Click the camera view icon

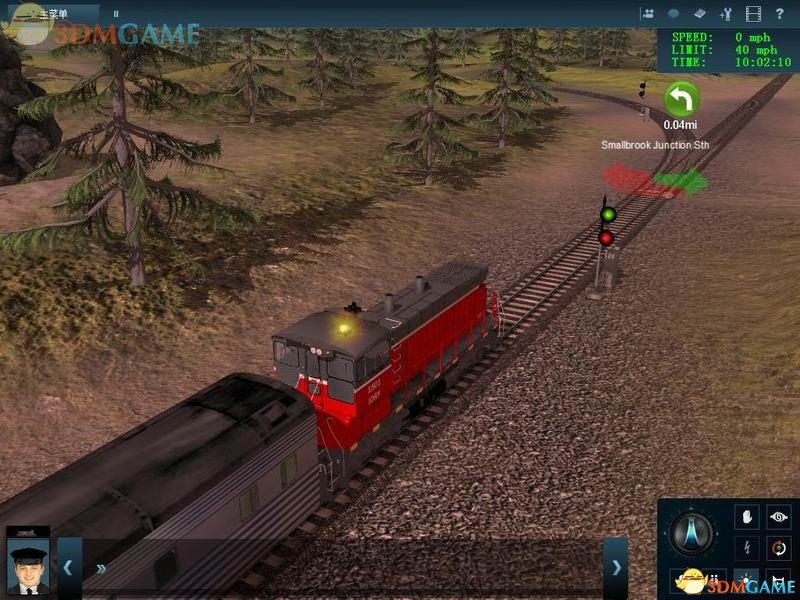coord(648,14)
